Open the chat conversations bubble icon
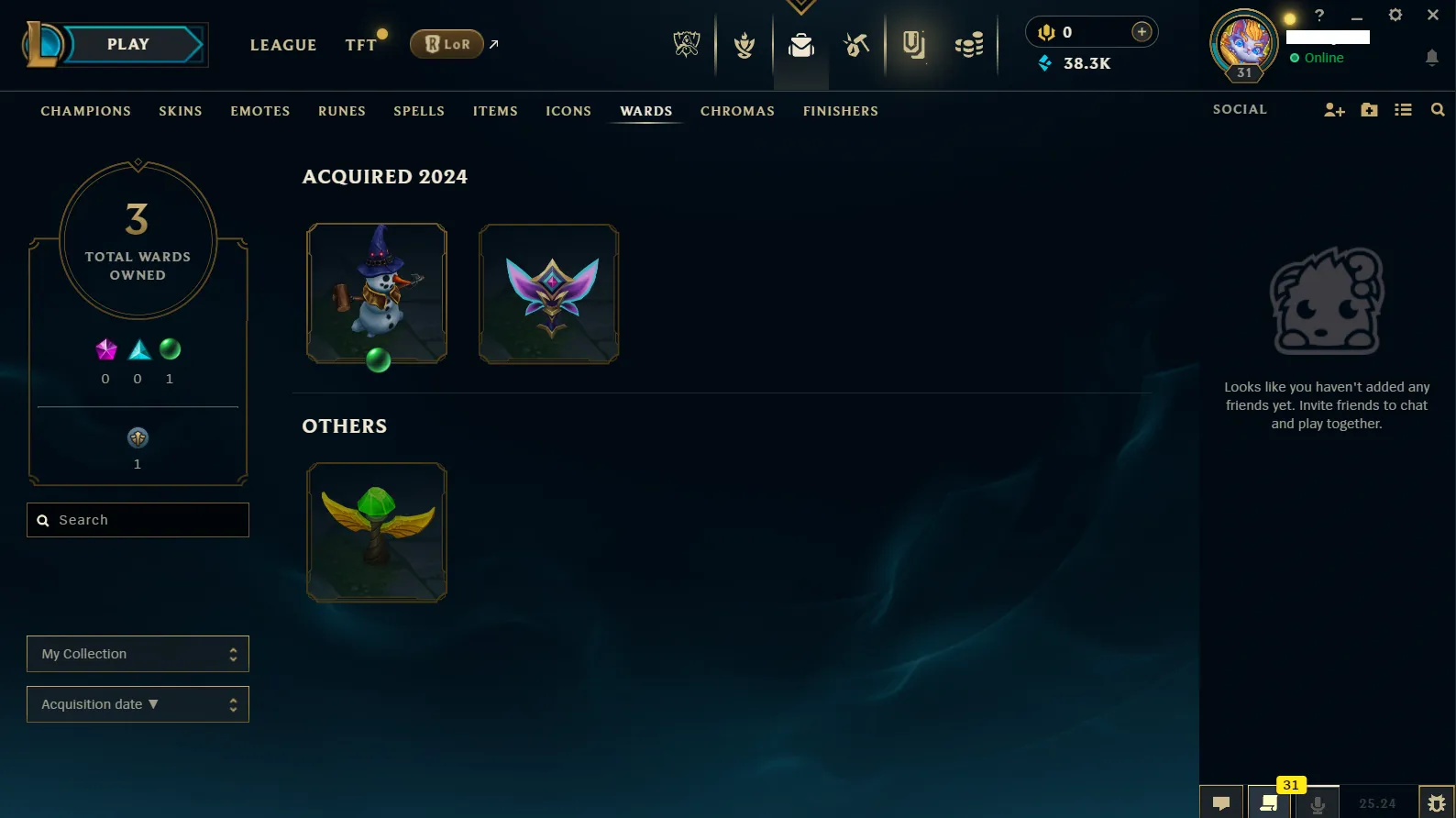Viewport: 1456px width, 818px height. coord(1221,801)
